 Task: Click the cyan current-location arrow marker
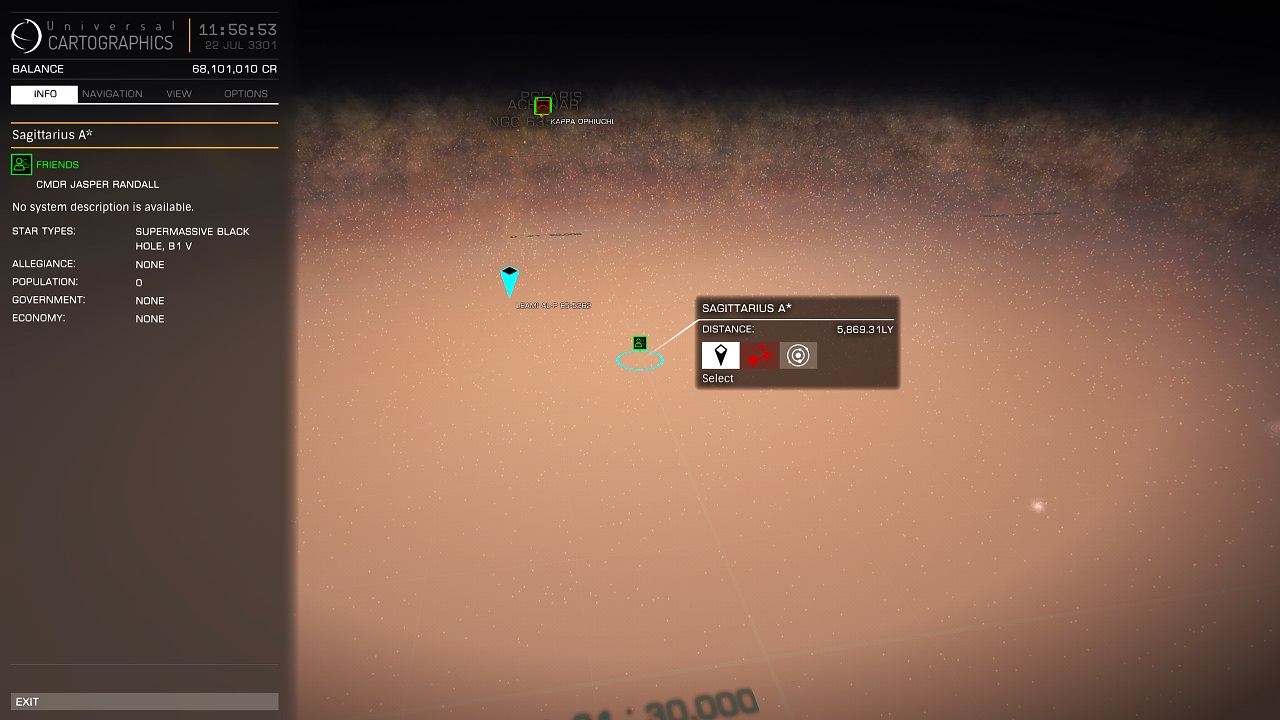coord(509,281)
